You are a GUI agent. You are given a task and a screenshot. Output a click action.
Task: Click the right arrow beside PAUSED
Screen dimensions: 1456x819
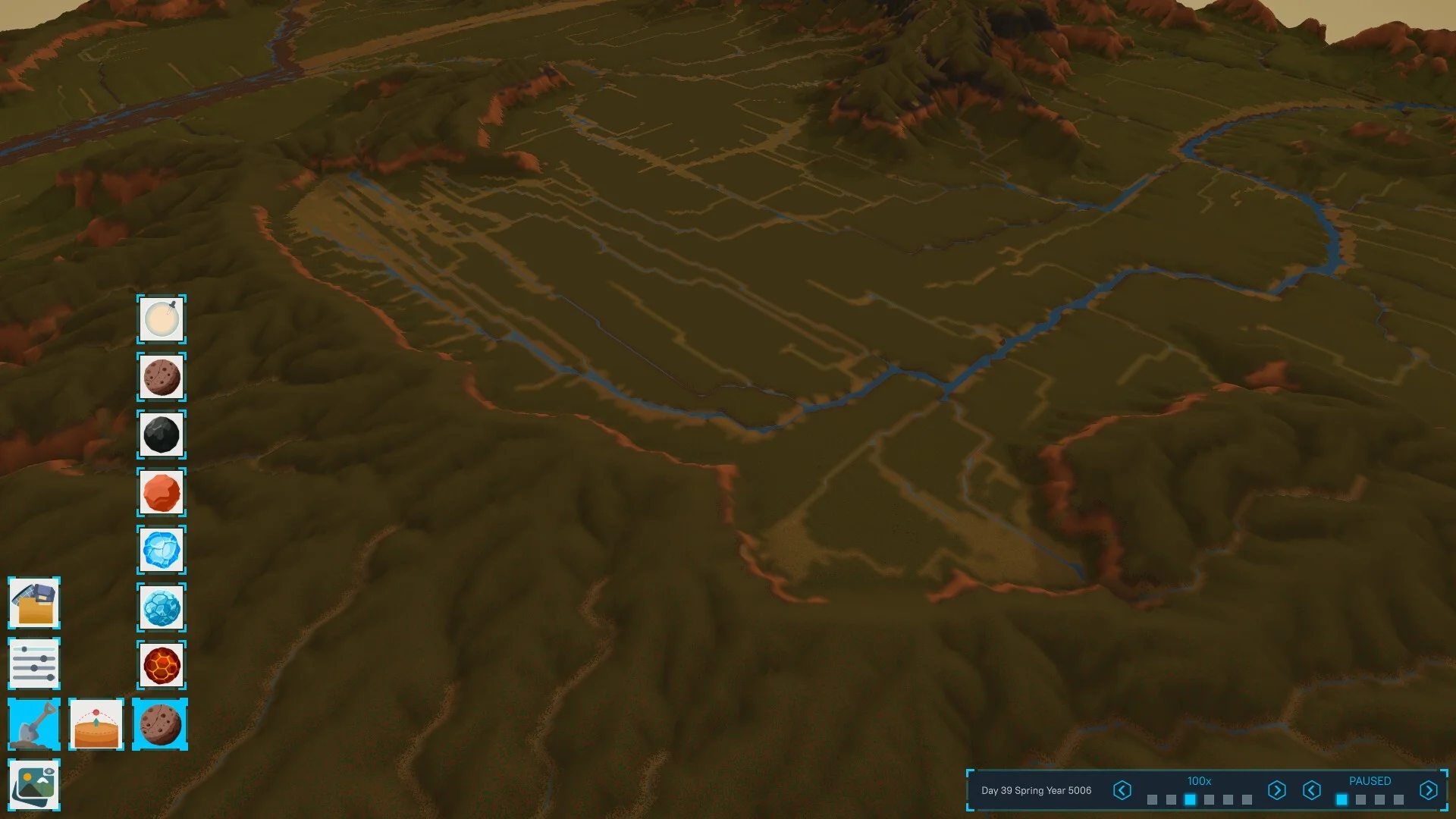[1428, 790]
